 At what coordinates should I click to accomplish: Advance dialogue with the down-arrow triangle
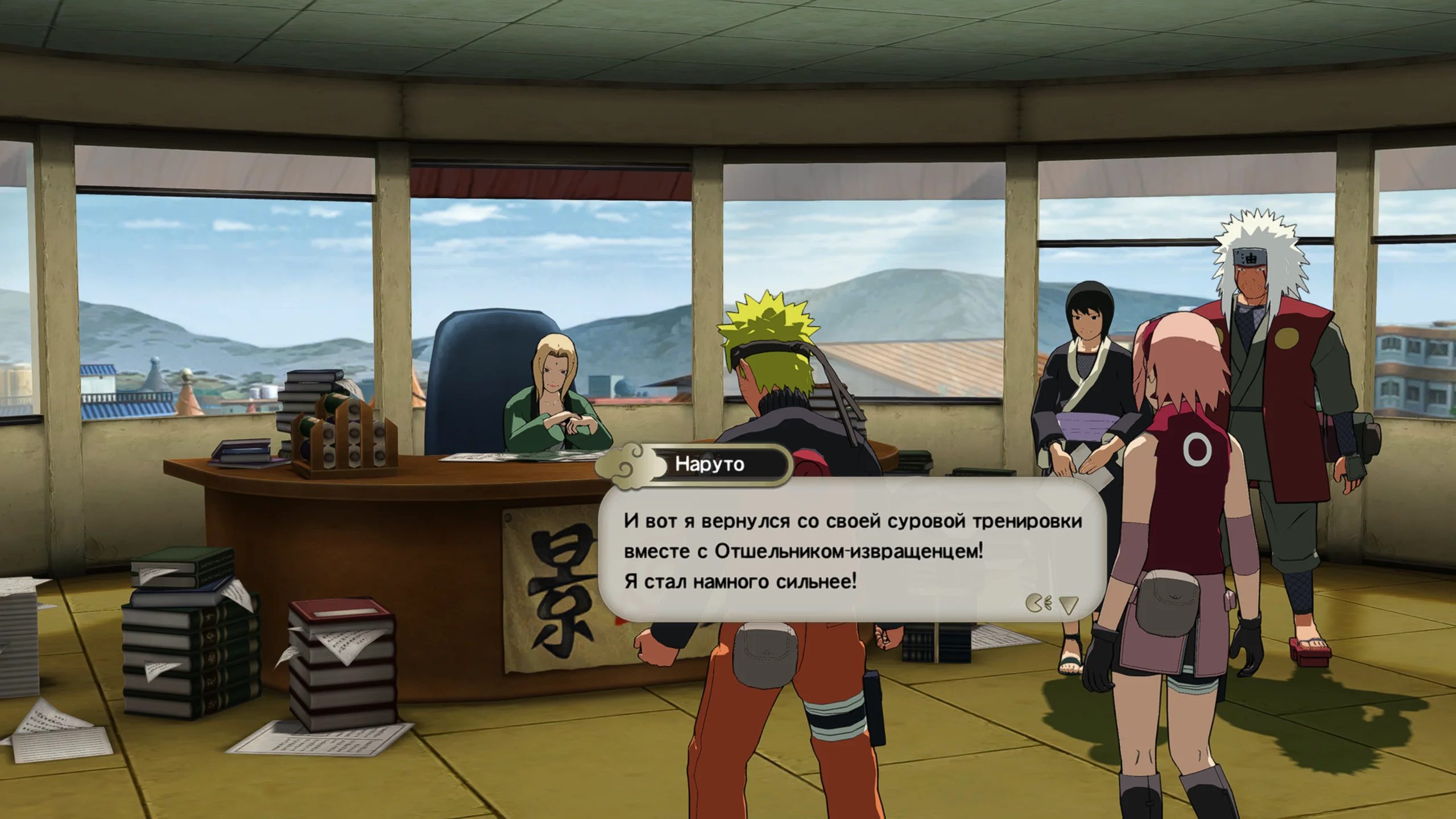pos(1069,605)
